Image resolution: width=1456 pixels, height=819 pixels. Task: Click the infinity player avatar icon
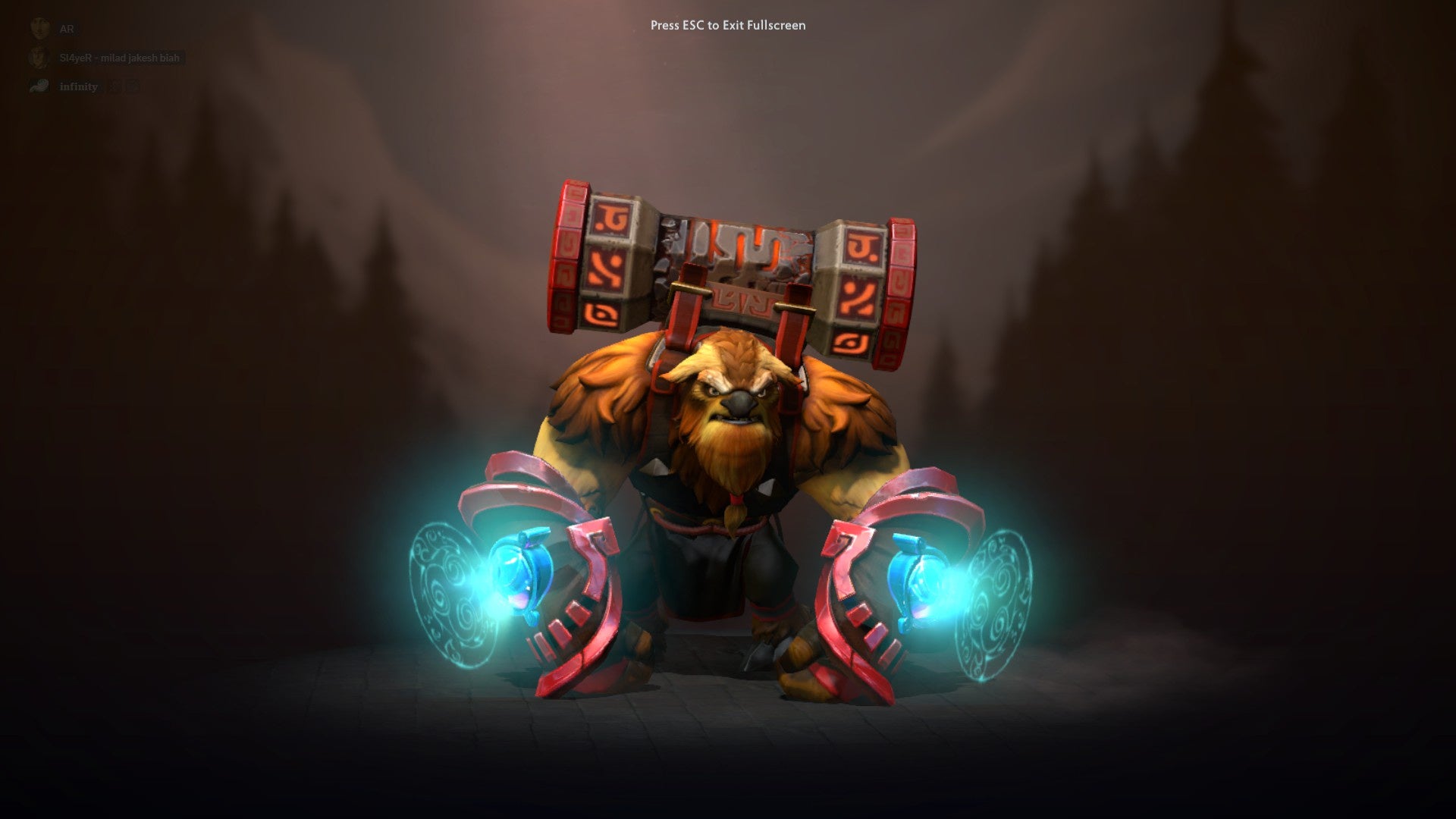coord(39,86)
